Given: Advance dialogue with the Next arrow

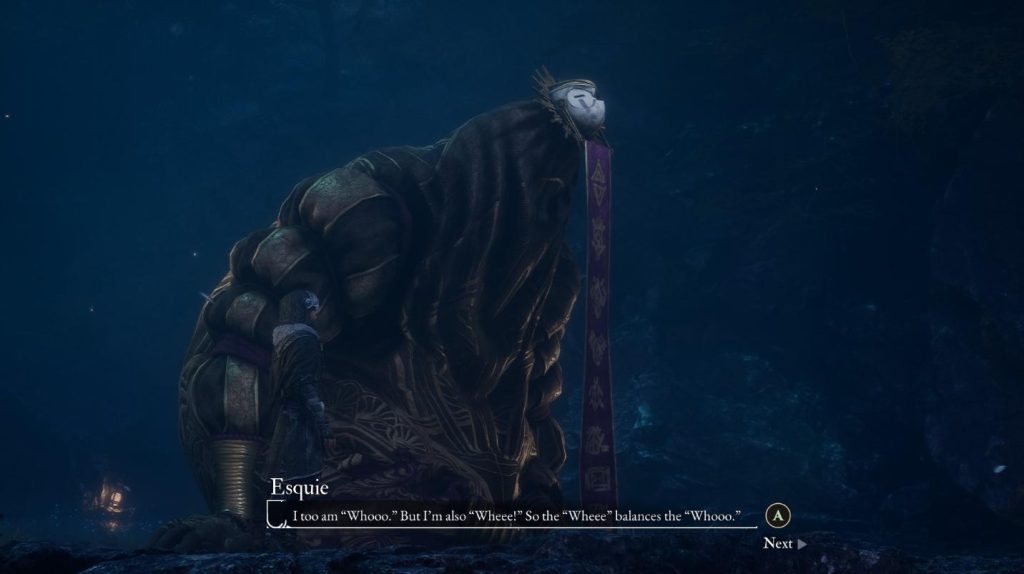Looking at the screenshot, I should click(x=800, y=544).
